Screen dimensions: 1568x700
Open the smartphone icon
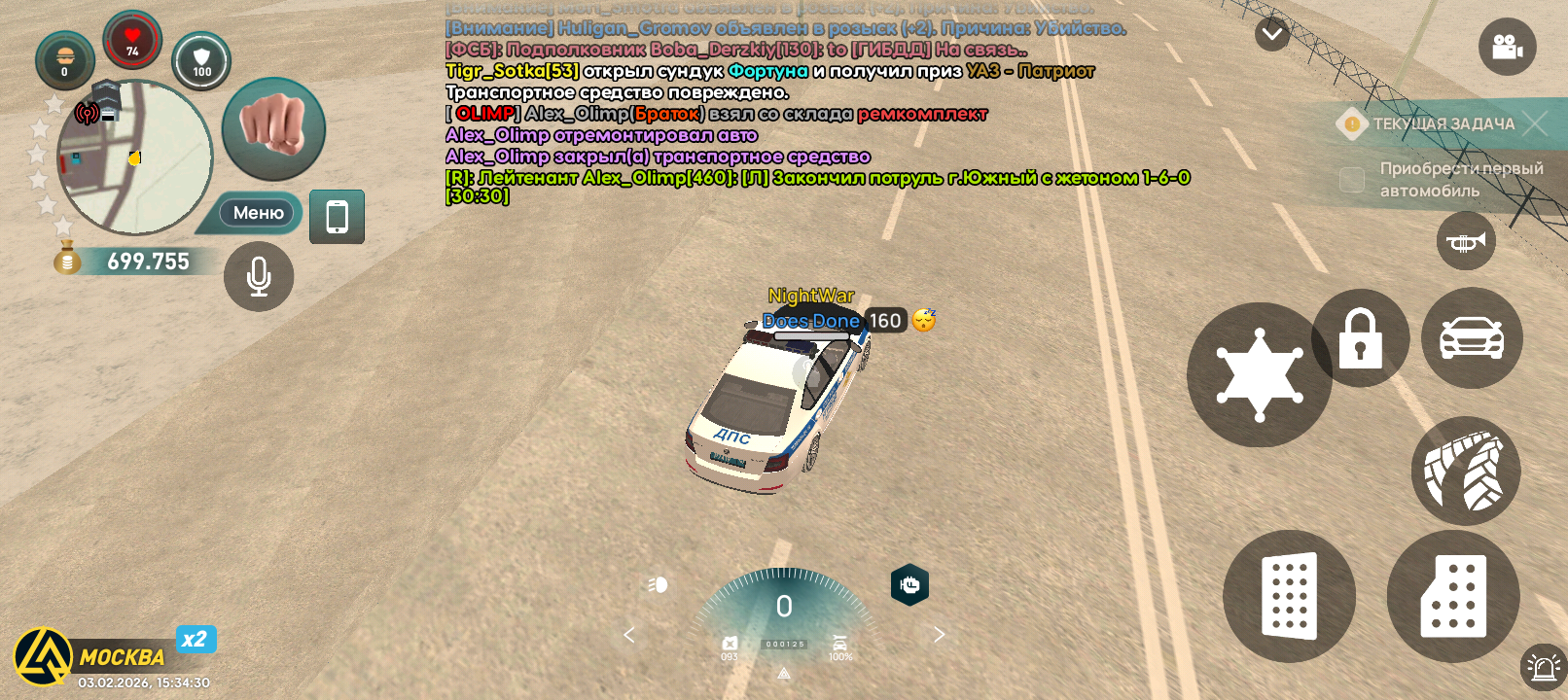click(x=337, y=217)
